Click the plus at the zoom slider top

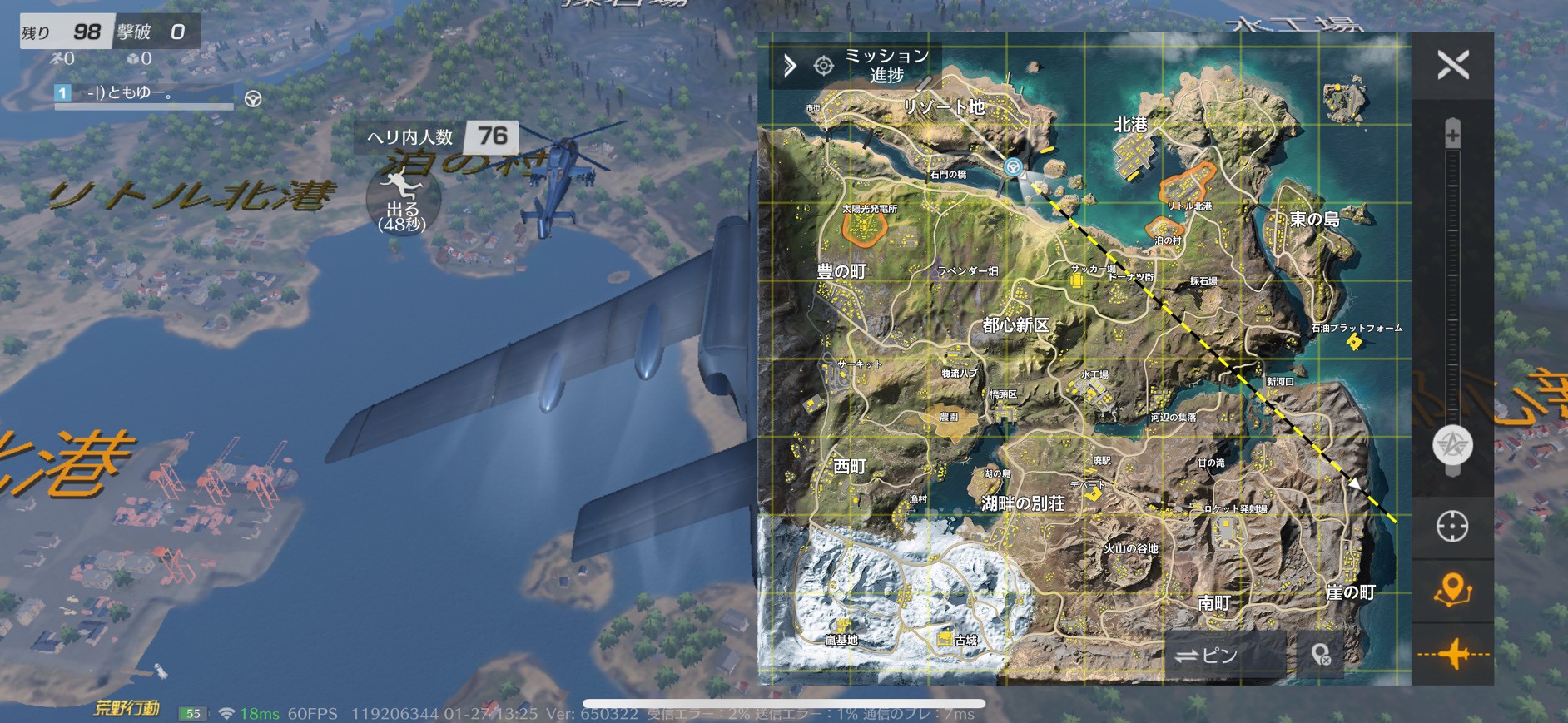pyautogui.click(x=1452, y=133)
